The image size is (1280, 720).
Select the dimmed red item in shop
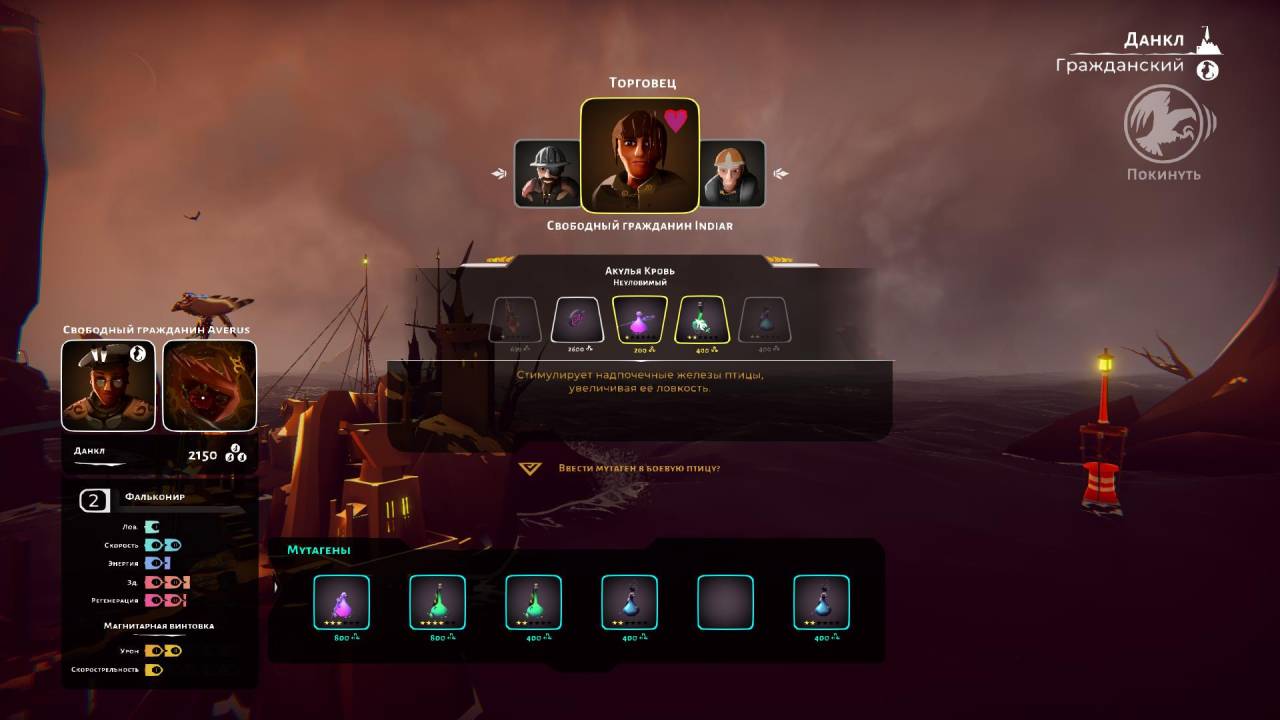click(515, 320)
